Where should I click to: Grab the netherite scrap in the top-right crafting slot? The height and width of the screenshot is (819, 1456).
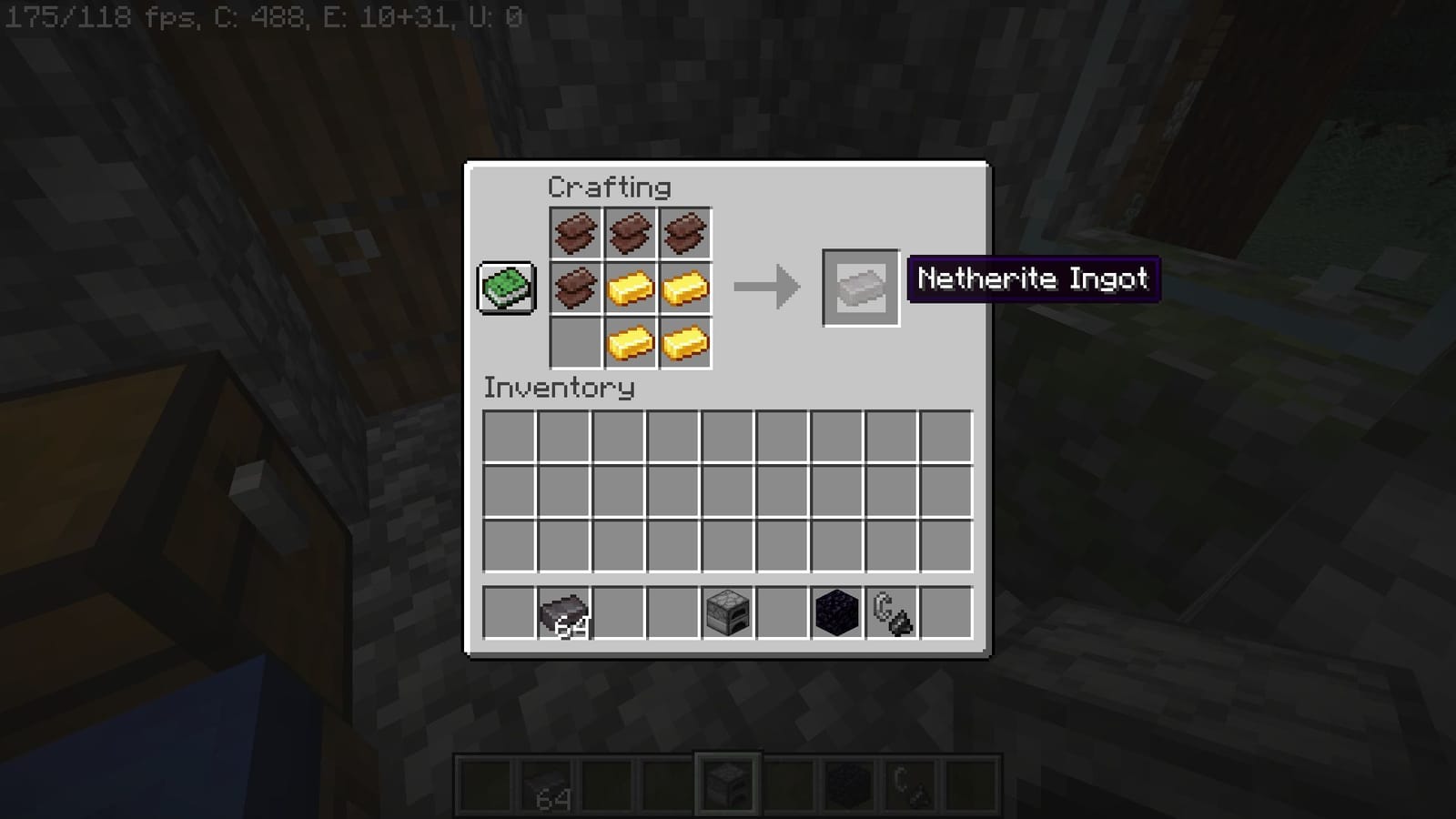click(683, 233)
